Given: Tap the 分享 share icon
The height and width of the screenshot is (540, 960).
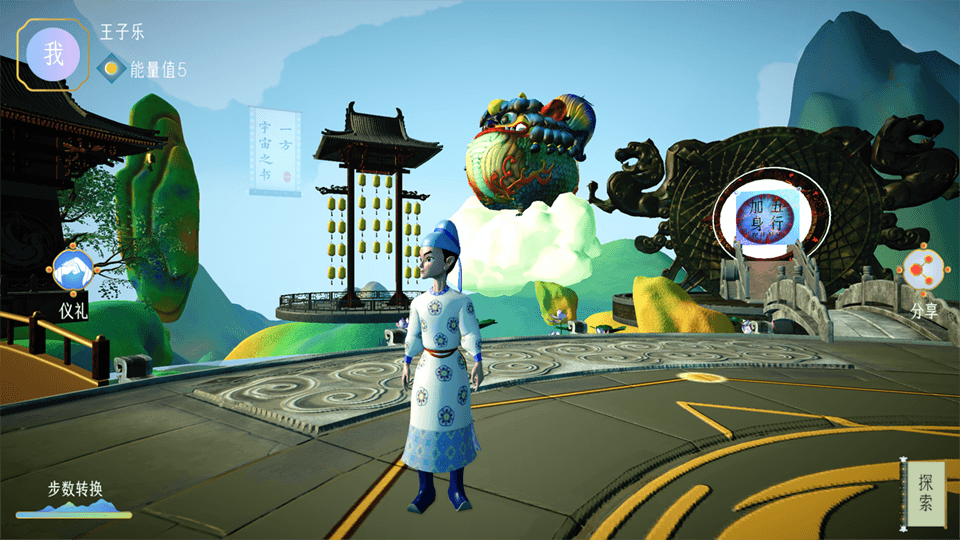Looking at the screenshot, I should (x=924, y=270).
